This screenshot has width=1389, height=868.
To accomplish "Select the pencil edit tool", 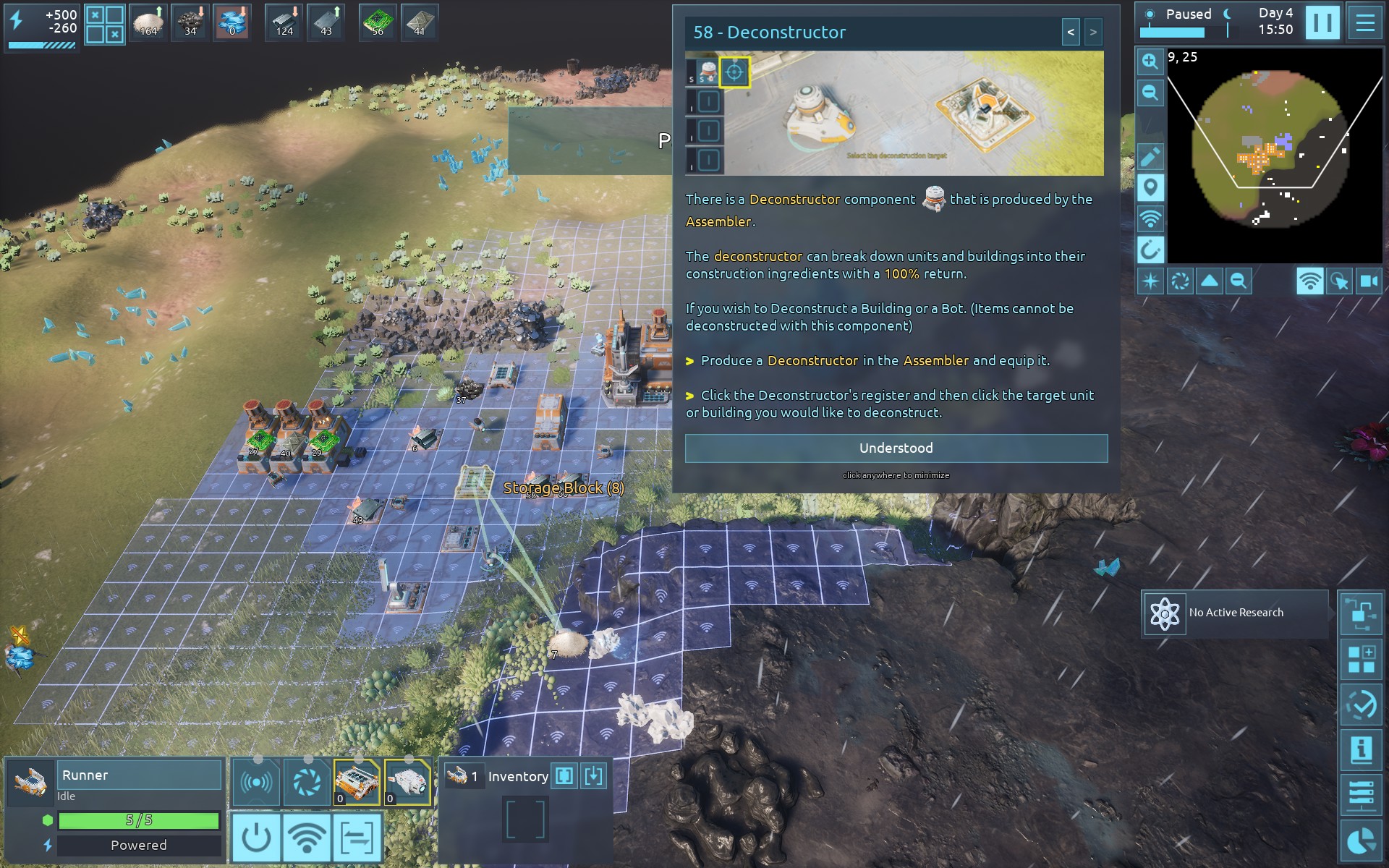I will pyautogui.click(x=1150, y=156).
